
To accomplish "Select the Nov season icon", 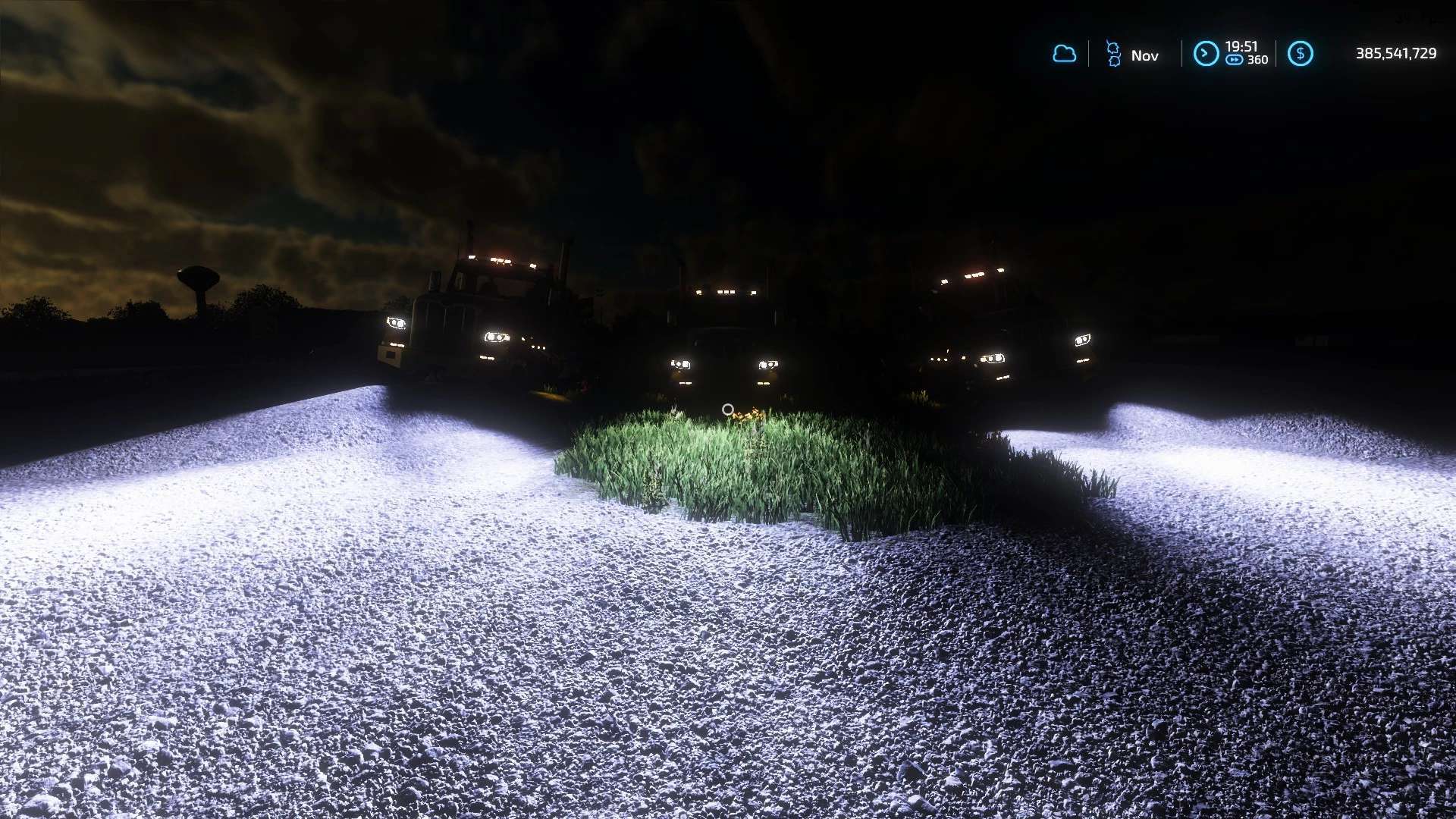I will pos(1113,54).
